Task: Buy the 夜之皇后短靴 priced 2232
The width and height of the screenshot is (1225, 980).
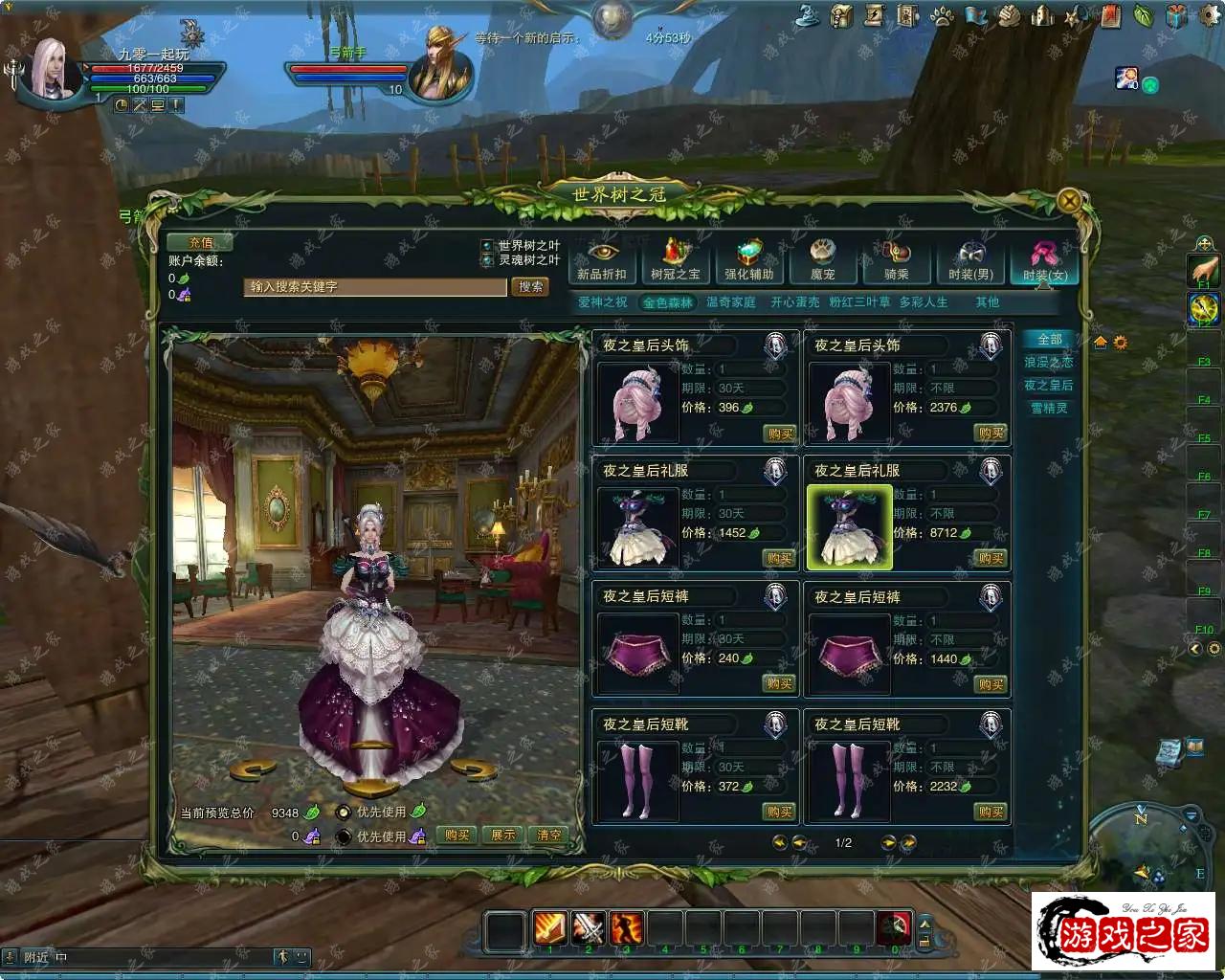Action: coord(991,812)
